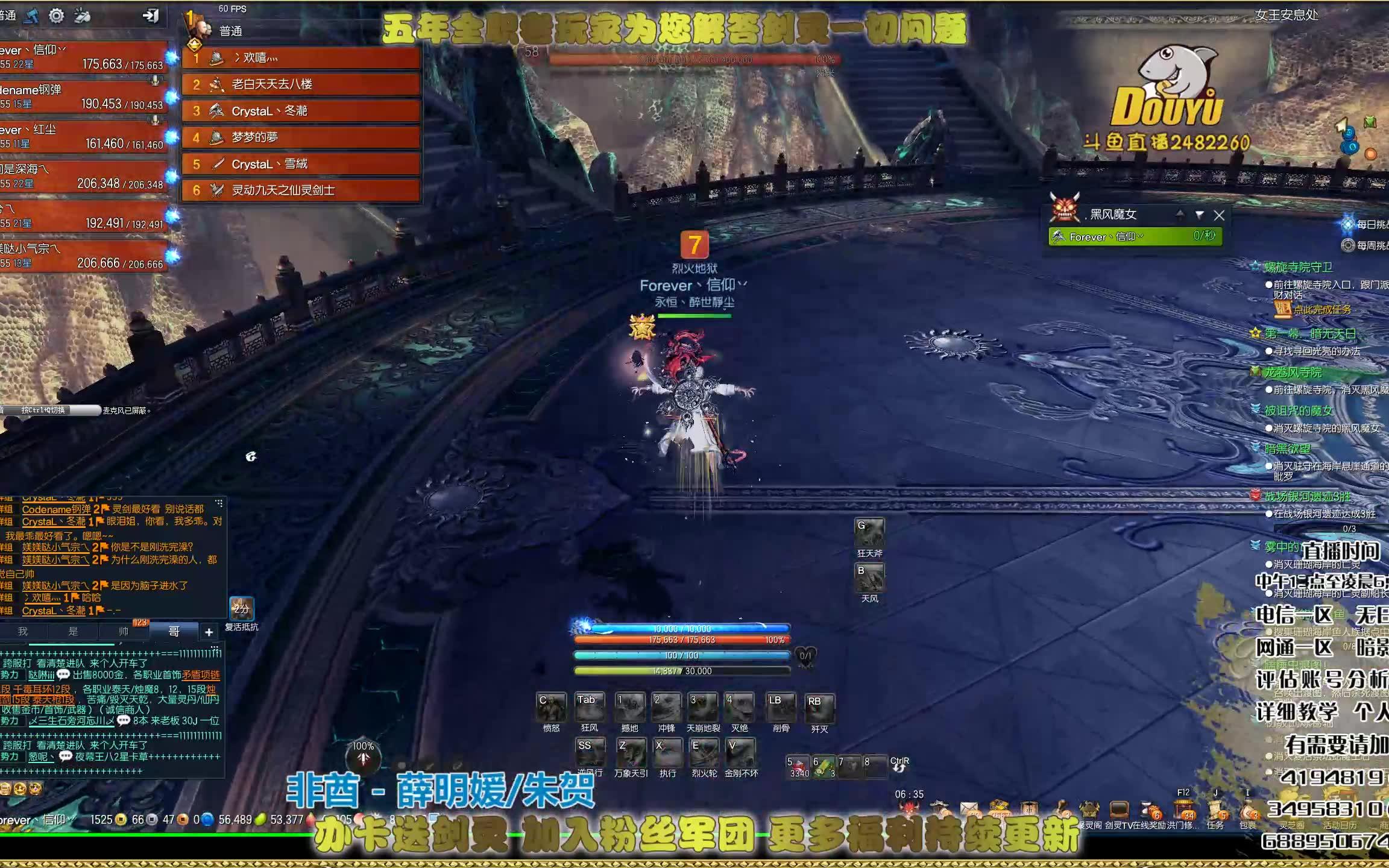Activate the 天崩地裂 skill icon

pyautogui.click(x=703, y=711)
